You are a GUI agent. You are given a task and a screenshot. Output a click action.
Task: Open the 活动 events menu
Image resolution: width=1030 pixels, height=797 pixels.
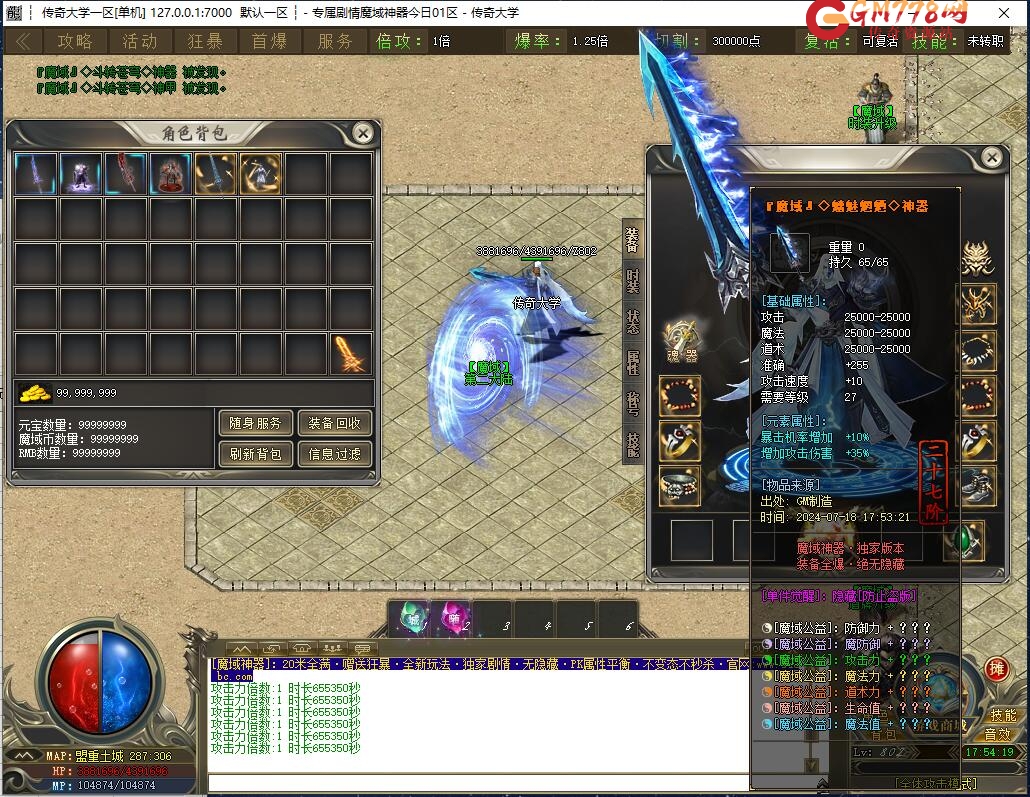140,41
